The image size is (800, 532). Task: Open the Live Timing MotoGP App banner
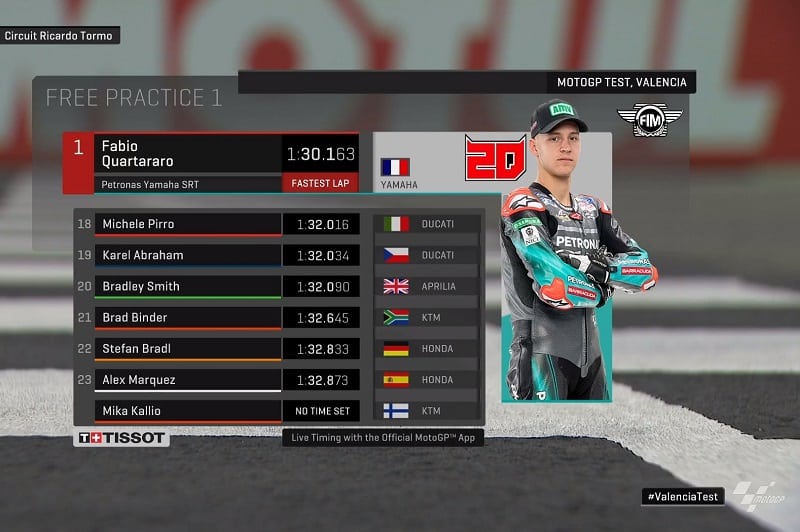tap(382, 438)
